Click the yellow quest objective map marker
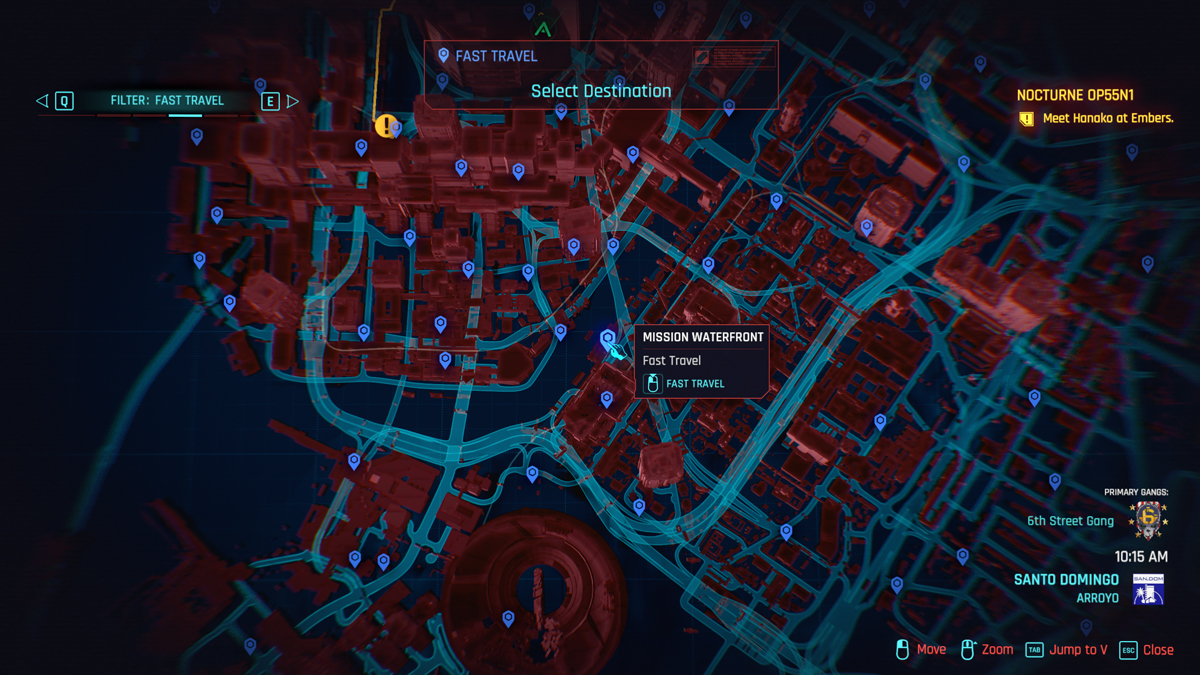The image size is (1200, 675). (385, 126)
